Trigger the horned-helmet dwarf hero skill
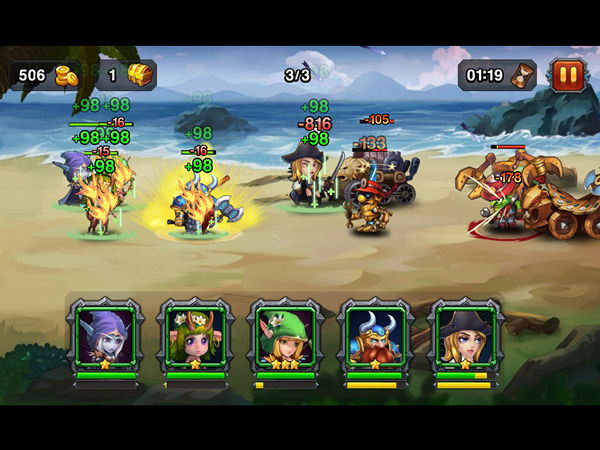600x450 pixels. [x=374, y=338]
